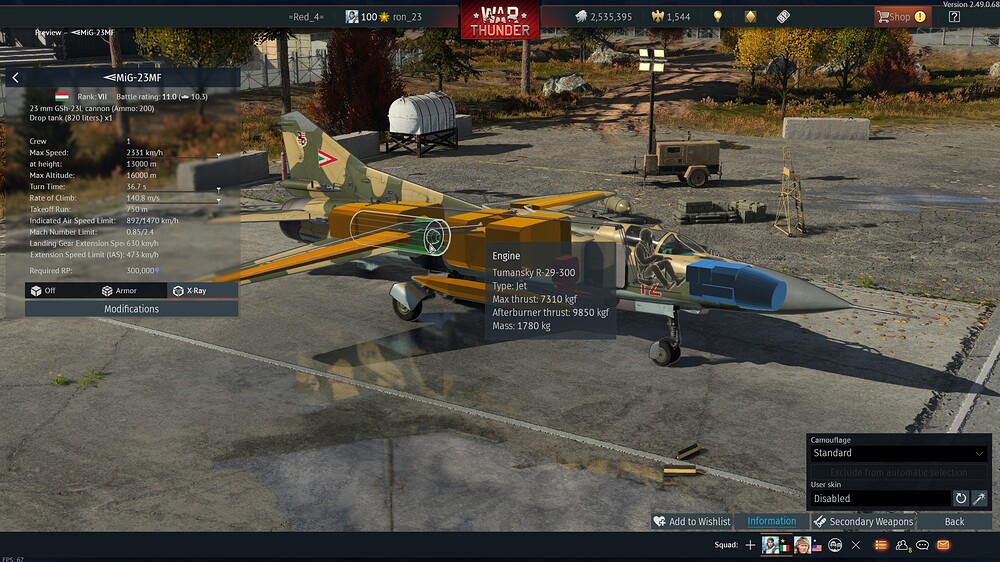Open the Shop

click(x=901, y=16)
